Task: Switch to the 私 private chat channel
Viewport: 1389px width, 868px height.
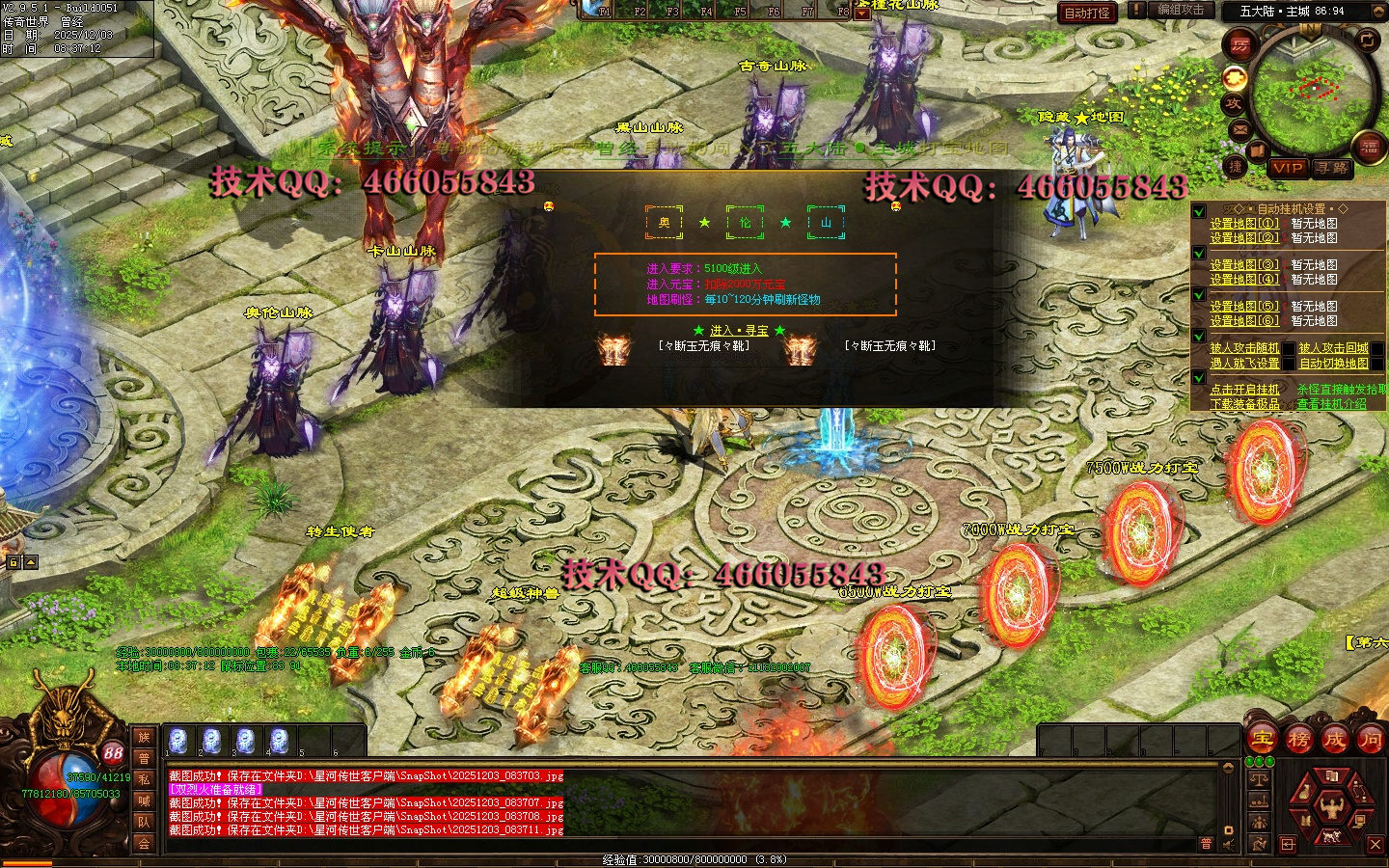Action: coord(144,779)
